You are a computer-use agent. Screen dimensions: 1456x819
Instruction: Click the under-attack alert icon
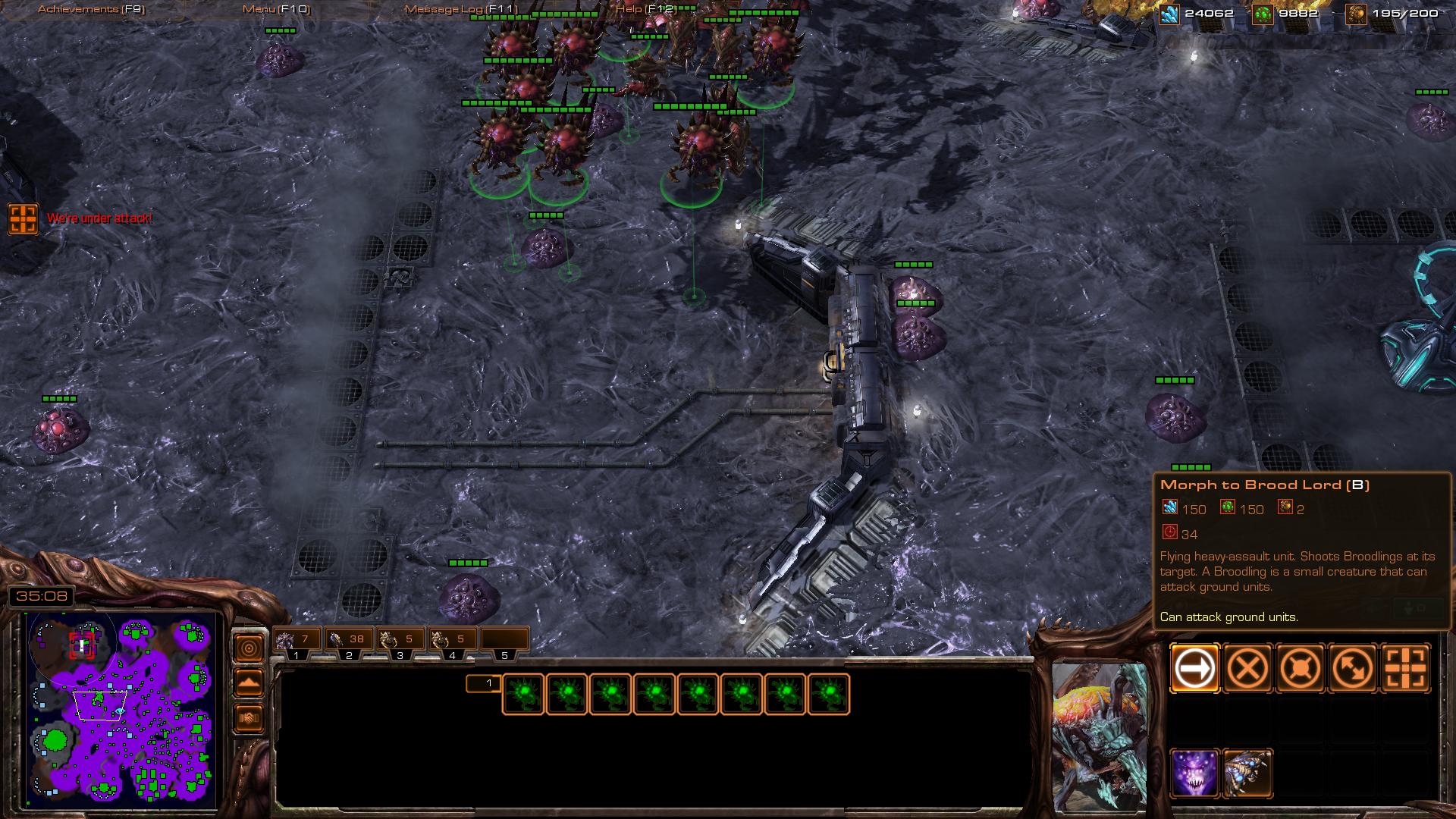pyautogui.click(x=23, y=218)
